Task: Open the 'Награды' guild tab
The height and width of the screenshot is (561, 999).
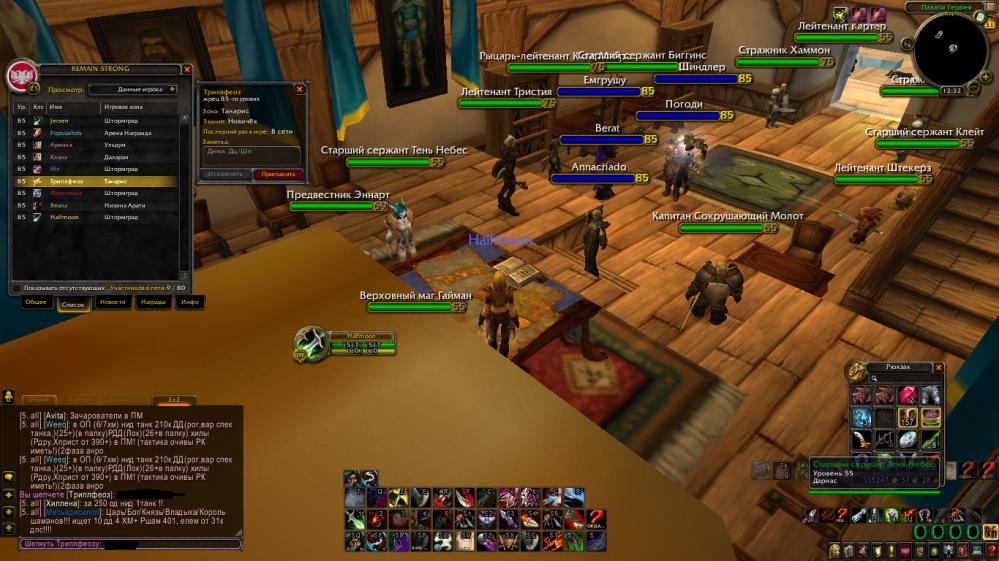Action: 153,301
